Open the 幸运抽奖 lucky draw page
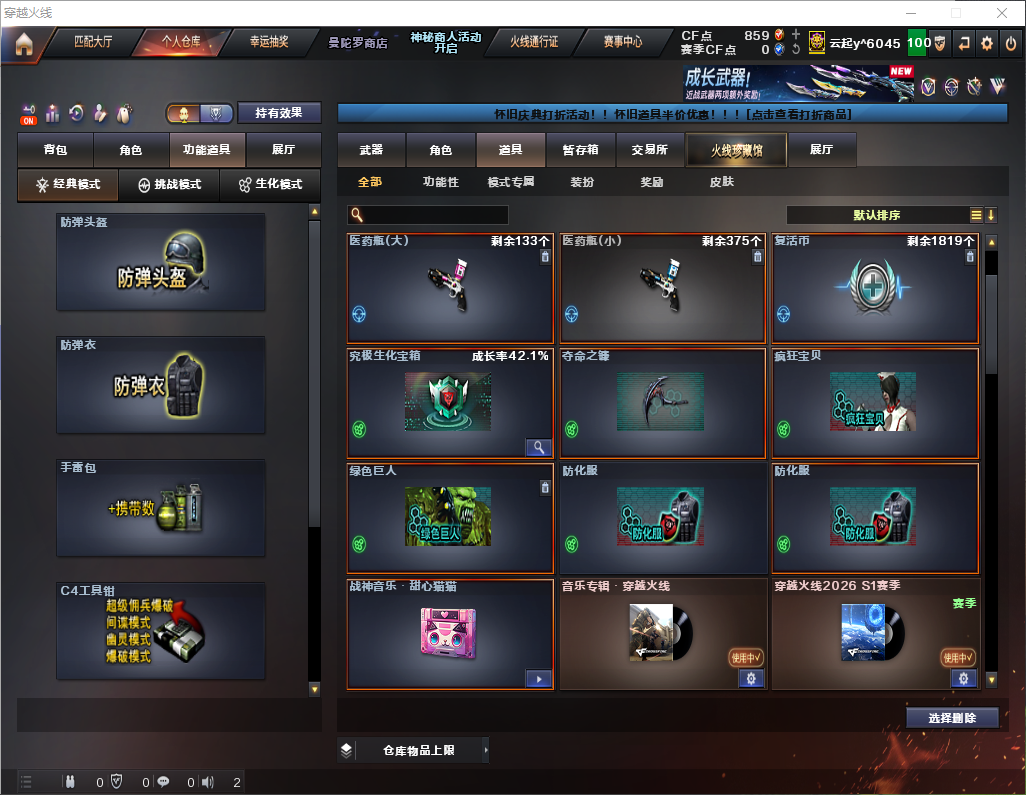This screenshot has width=1026, height=795. (x=269, y=42)
